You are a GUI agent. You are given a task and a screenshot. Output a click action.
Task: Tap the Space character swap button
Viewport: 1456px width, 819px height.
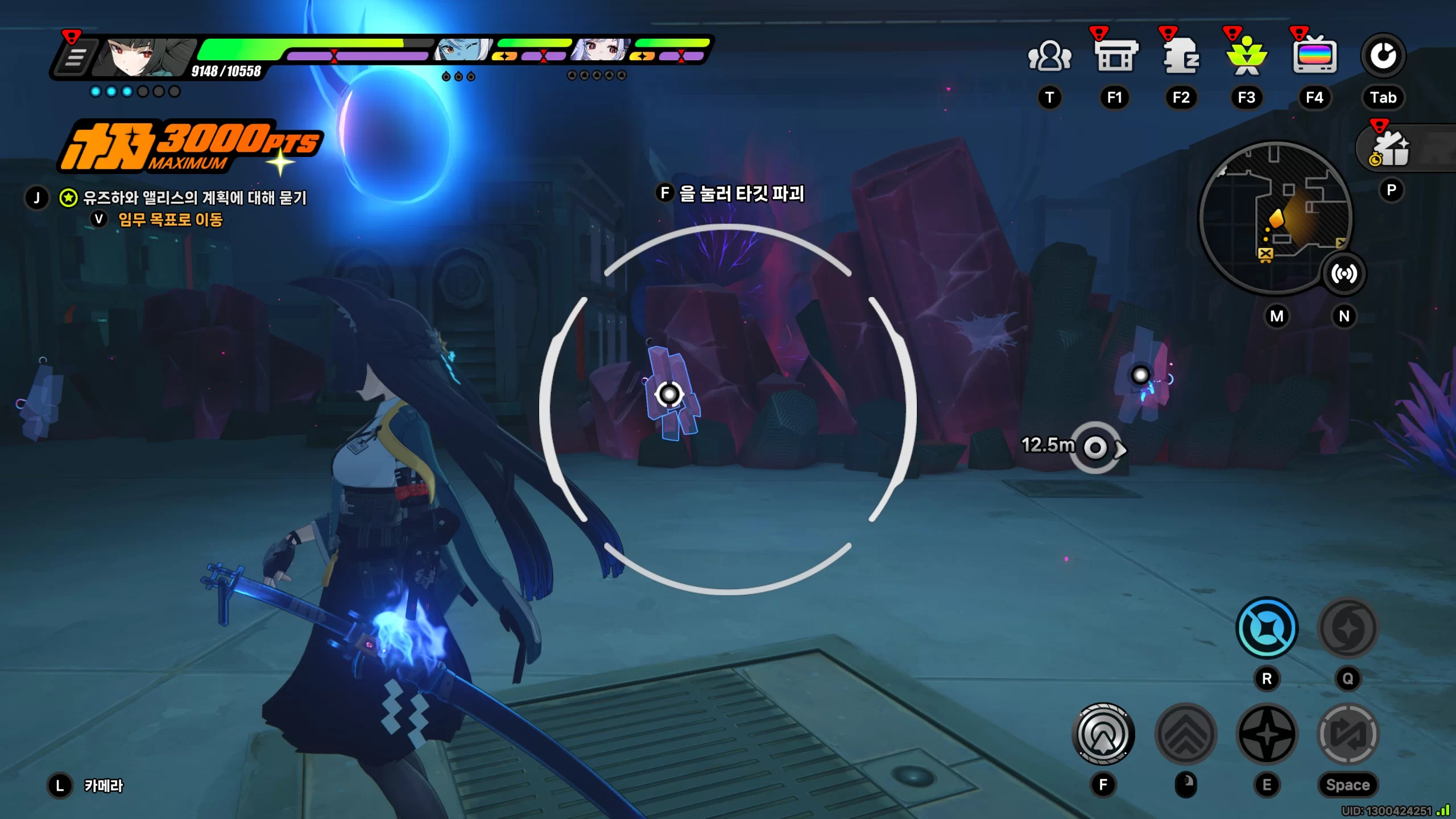(1347, 734)
